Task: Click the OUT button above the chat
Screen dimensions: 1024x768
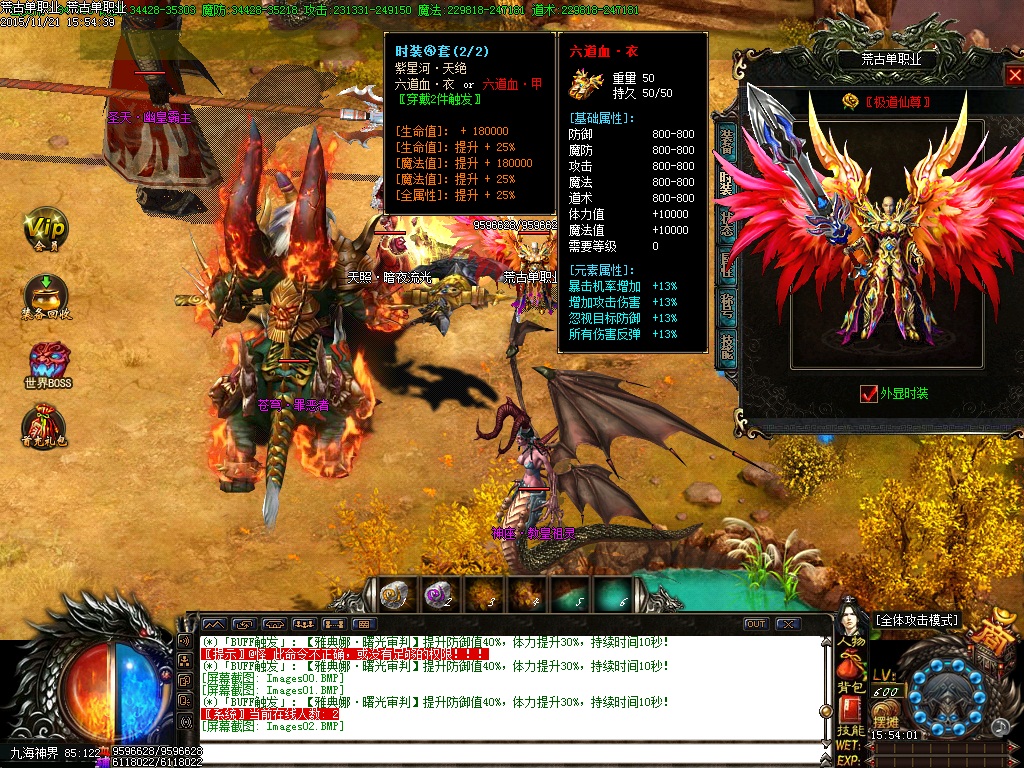Action: [756, 624]
